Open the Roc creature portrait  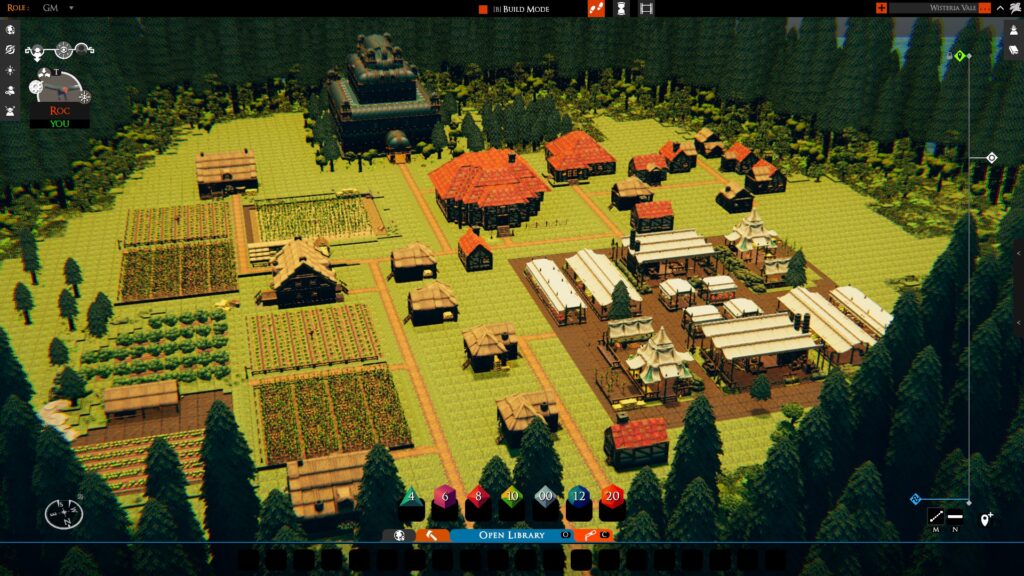click(58, 89)
